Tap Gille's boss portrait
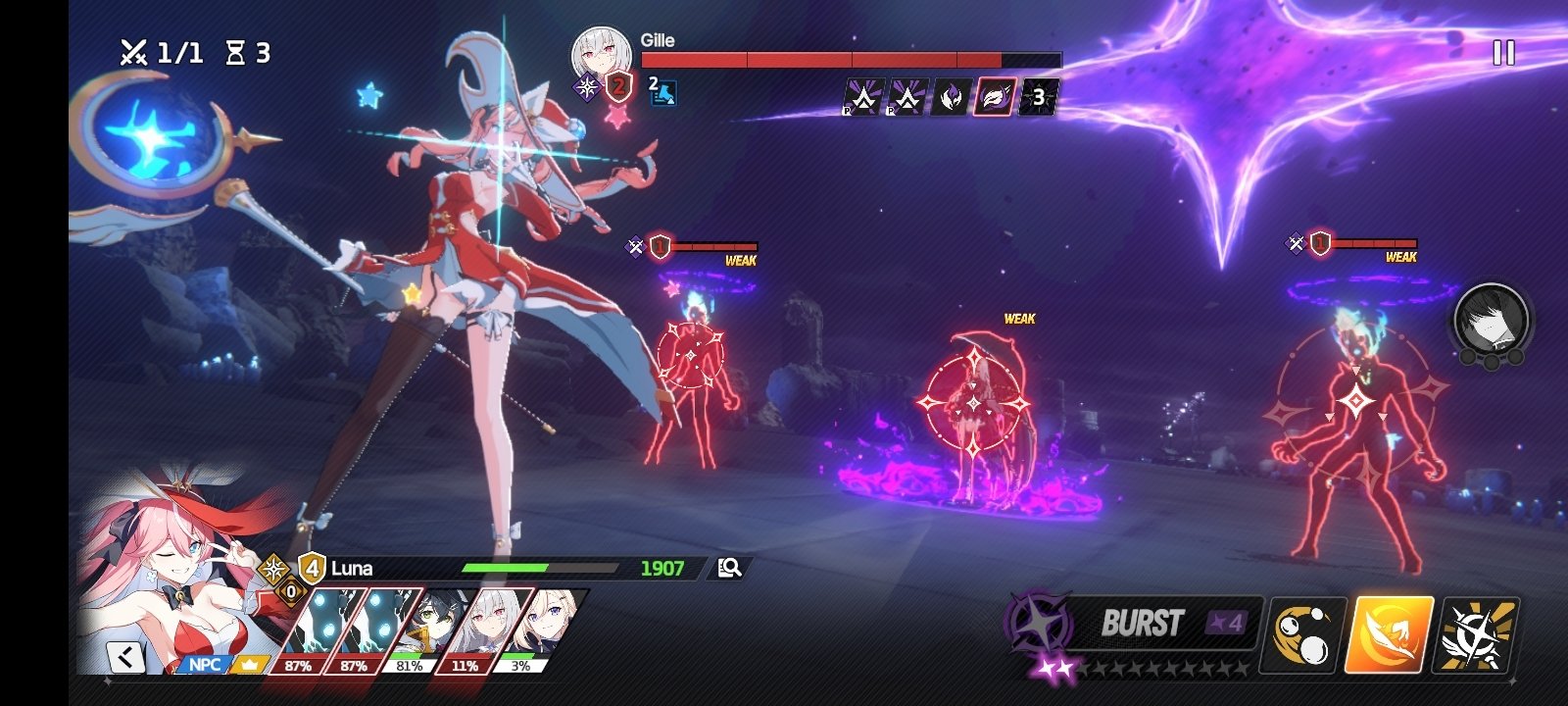 [x=600, y=55]
